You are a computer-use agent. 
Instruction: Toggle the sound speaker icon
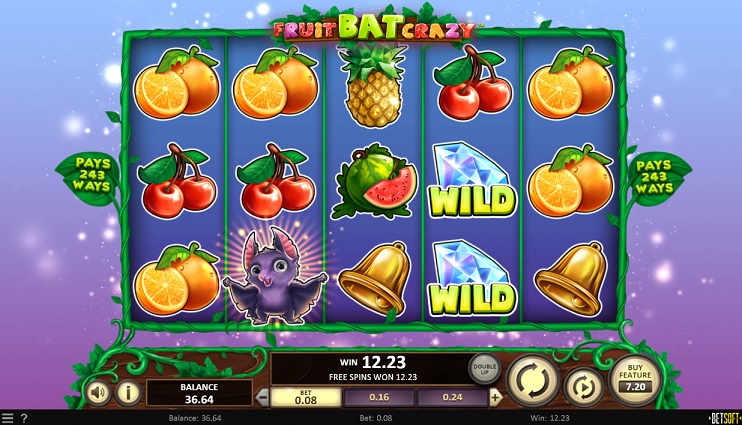pyautogui.click(x=97, y=391)
